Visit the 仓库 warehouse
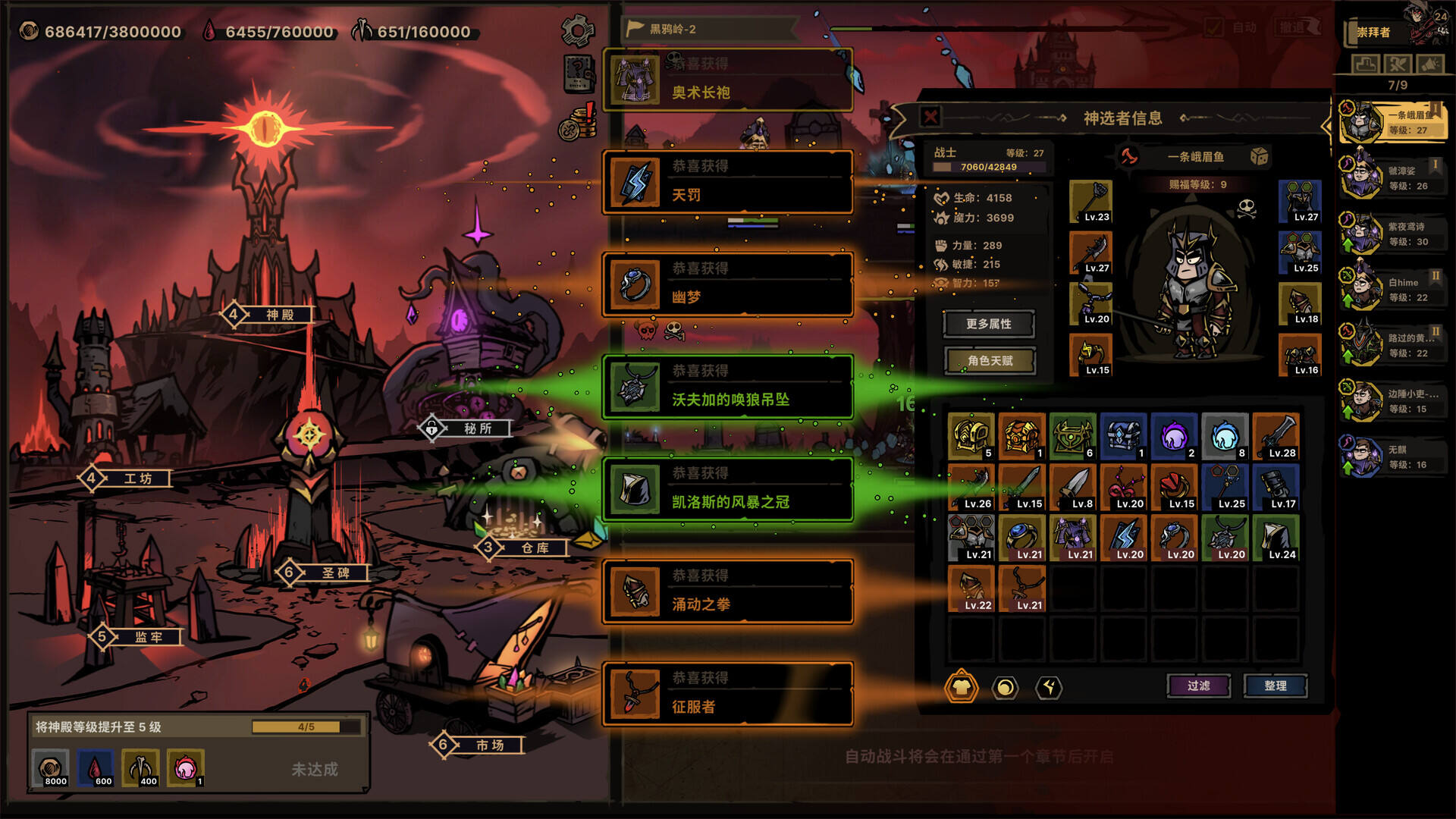The height and width of the screenshot is (819, 1456). point(534,548)
